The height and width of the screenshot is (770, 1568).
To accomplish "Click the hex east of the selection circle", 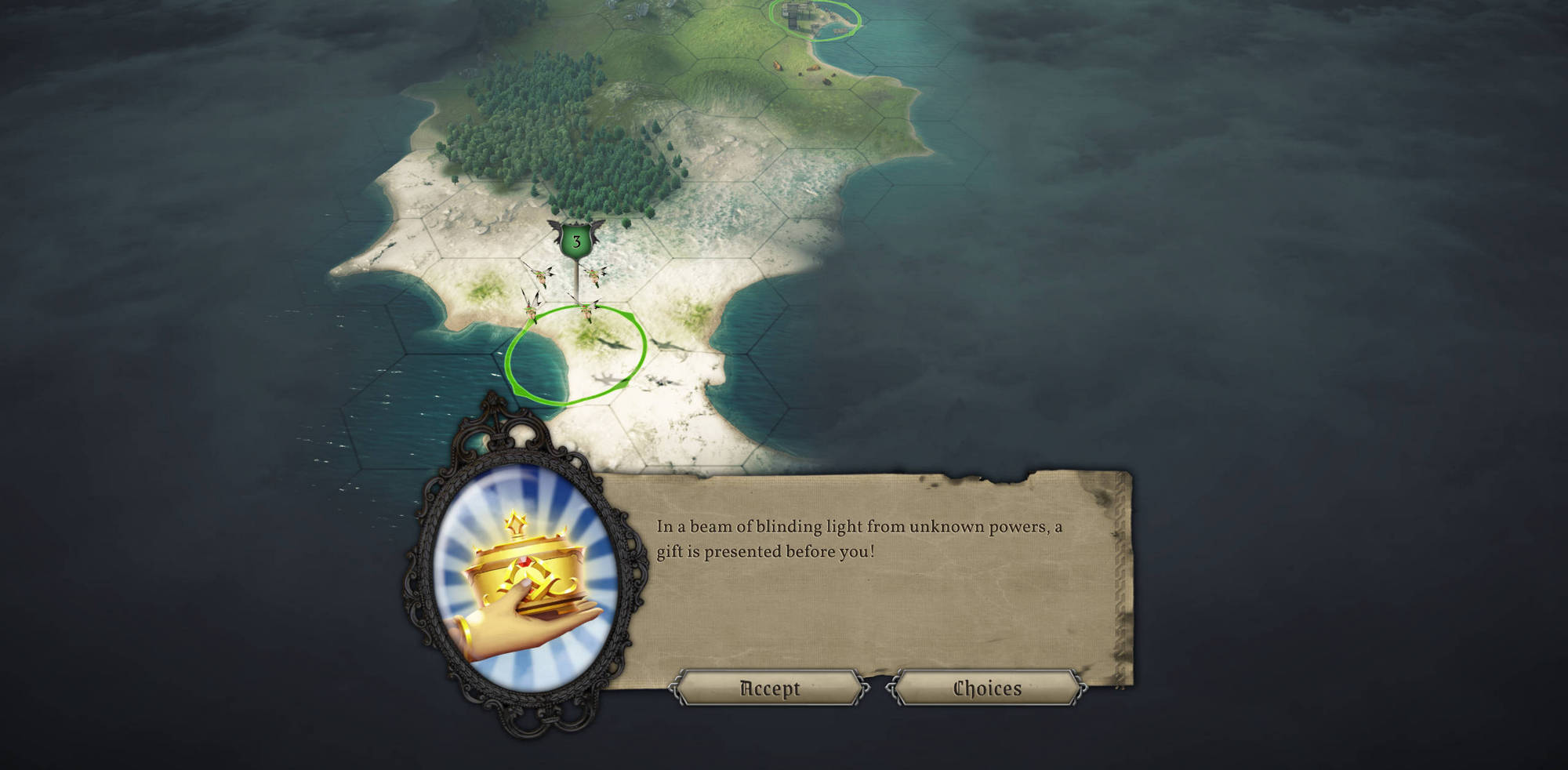I will (690, 353).
